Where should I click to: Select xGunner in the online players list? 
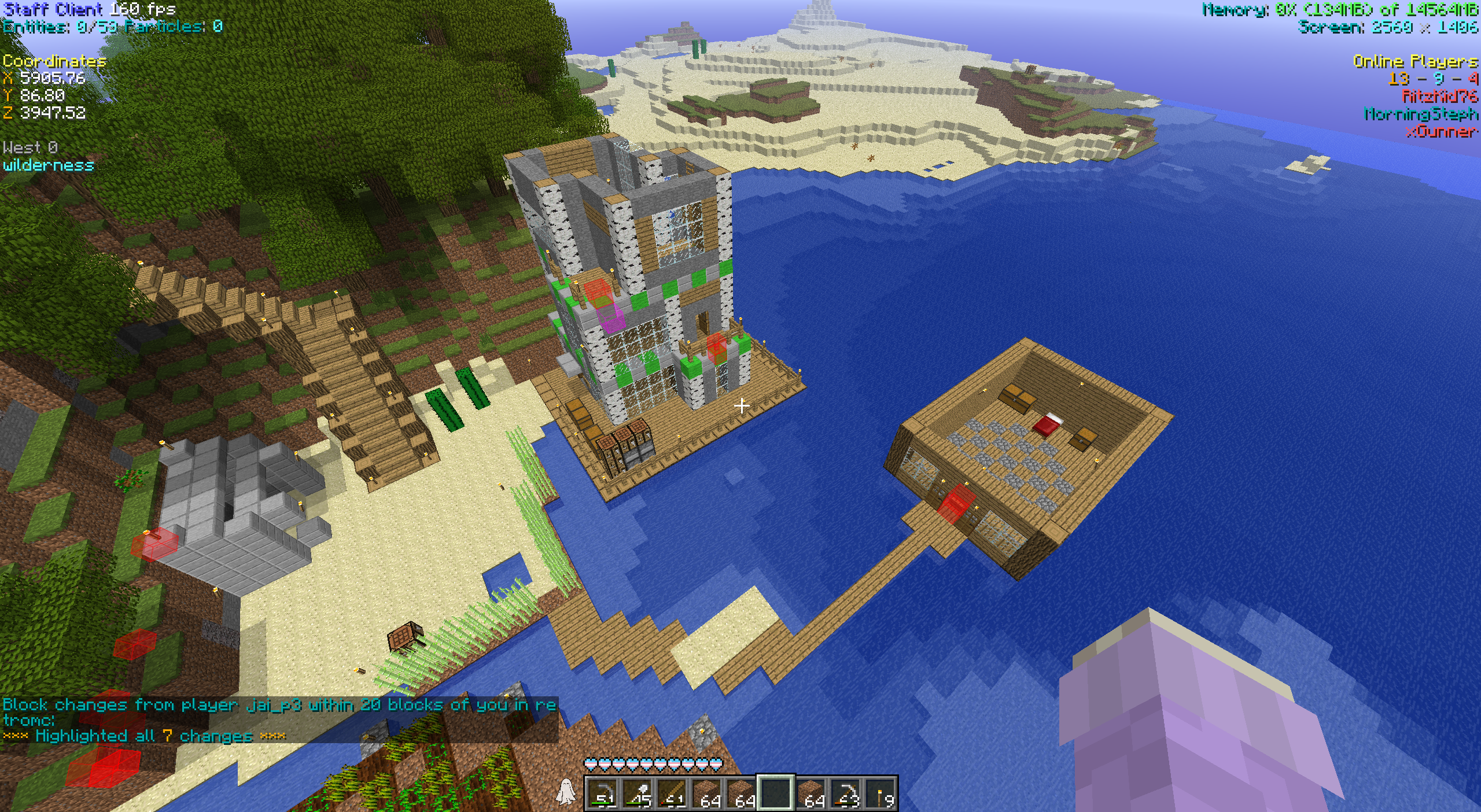1442,132
